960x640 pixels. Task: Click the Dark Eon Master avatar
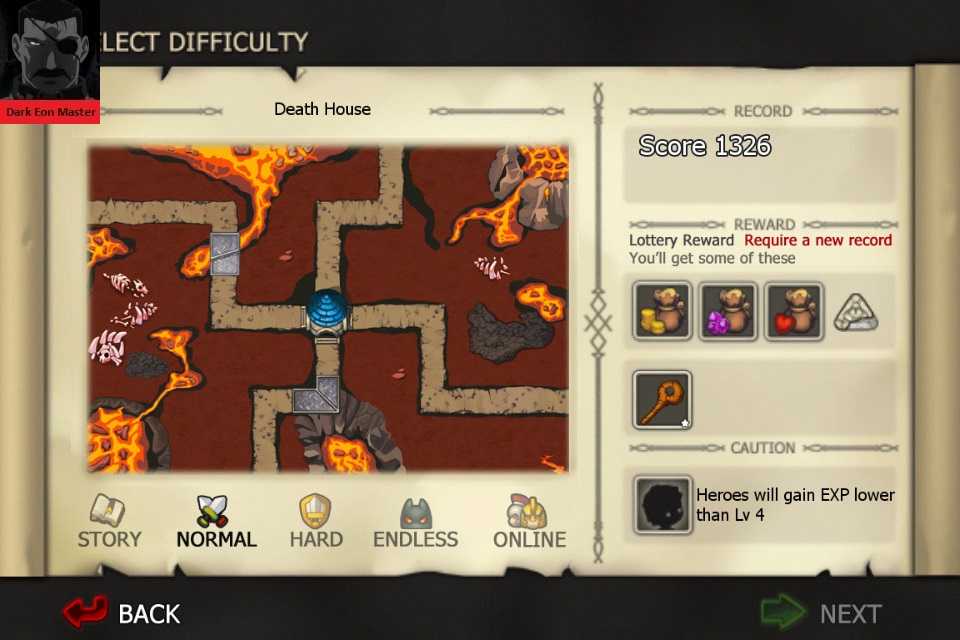click(x=50, y=60)
